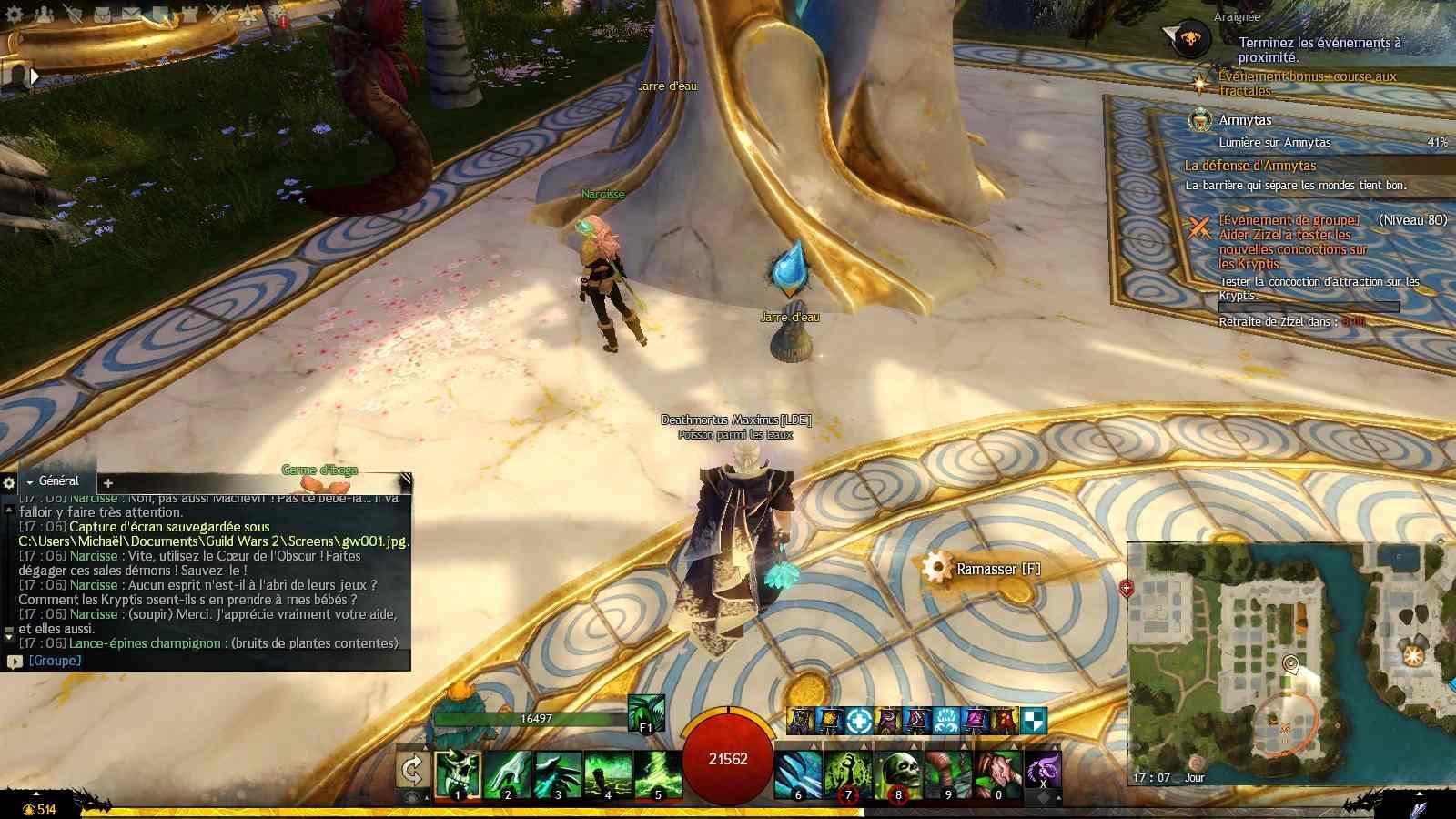Open the mail envelope icon
Screen dimensions: 1456x819
[x=131, y=15]
